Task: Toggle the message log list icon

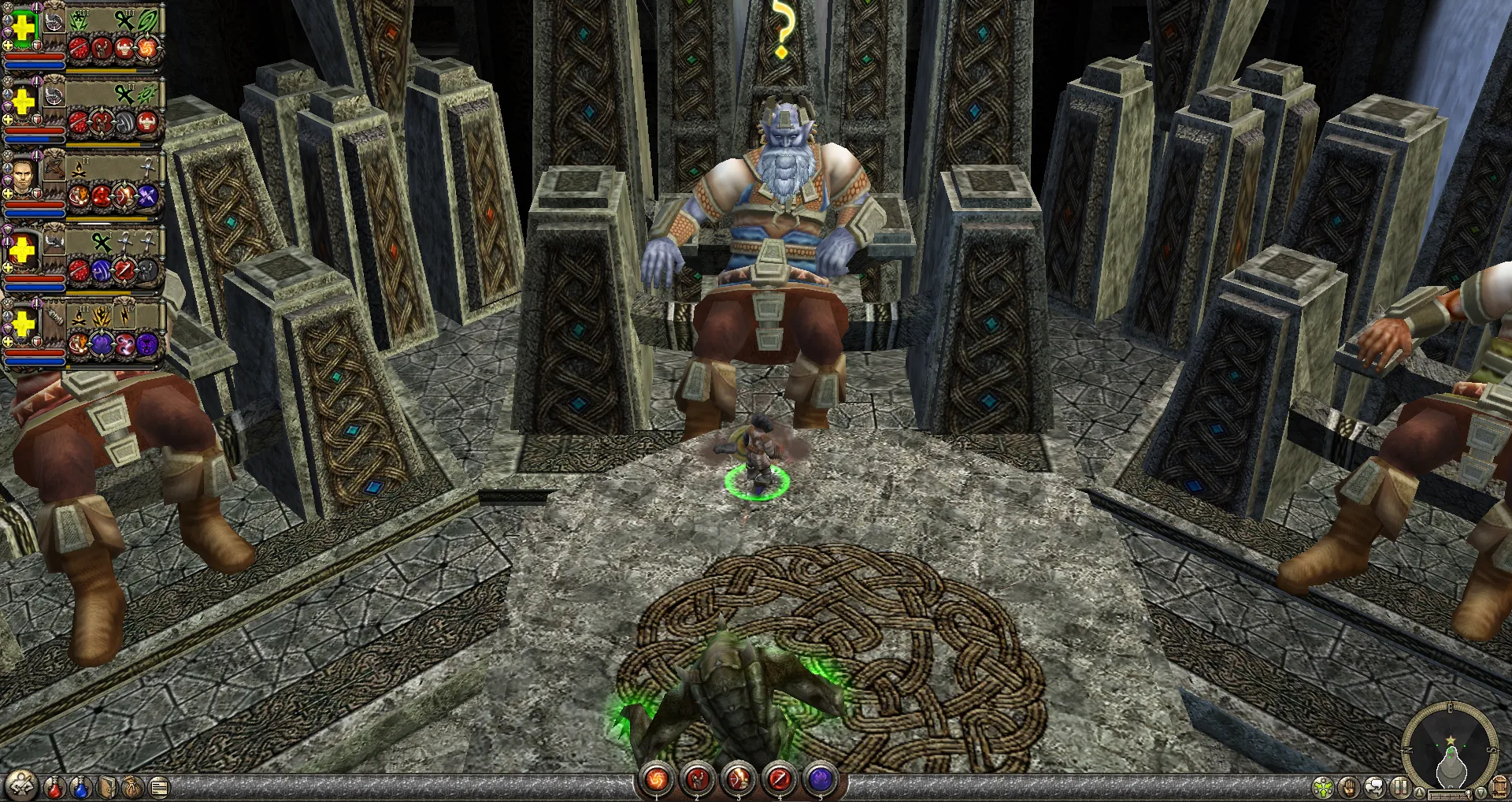Action: point(159,786)
